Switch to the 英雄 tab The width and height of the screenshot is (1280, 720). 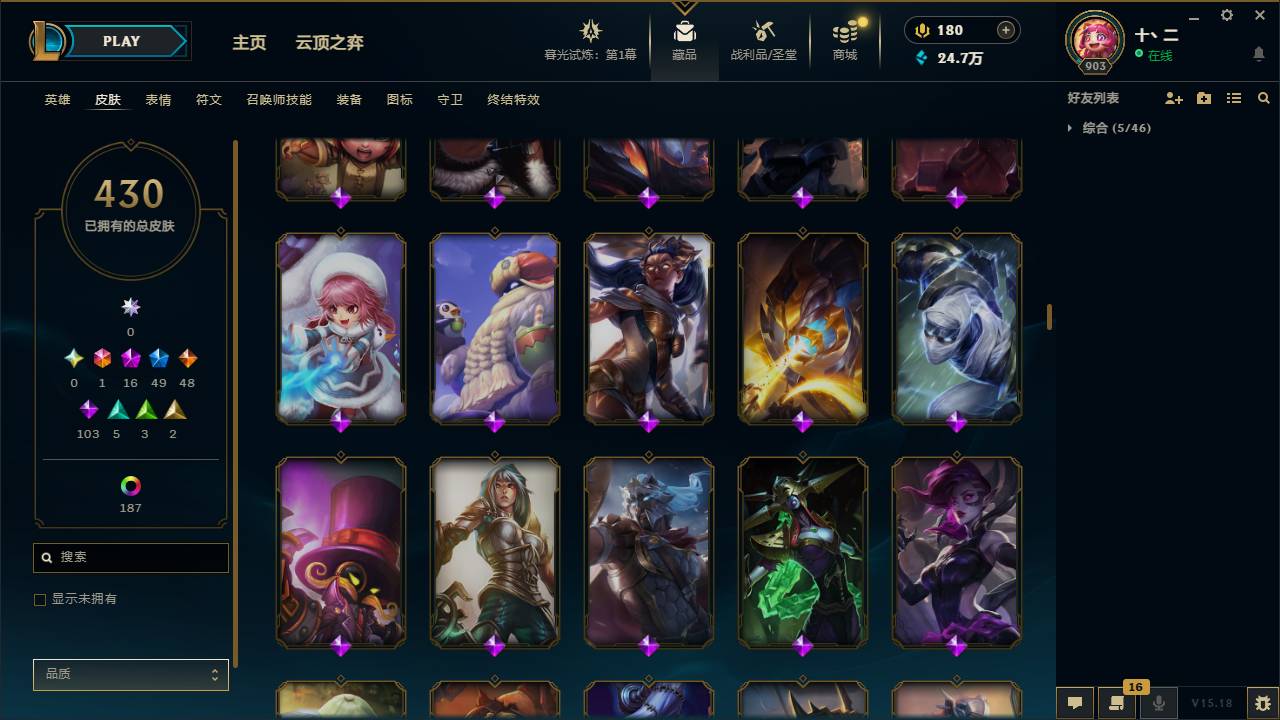click(x=56, y=100)
